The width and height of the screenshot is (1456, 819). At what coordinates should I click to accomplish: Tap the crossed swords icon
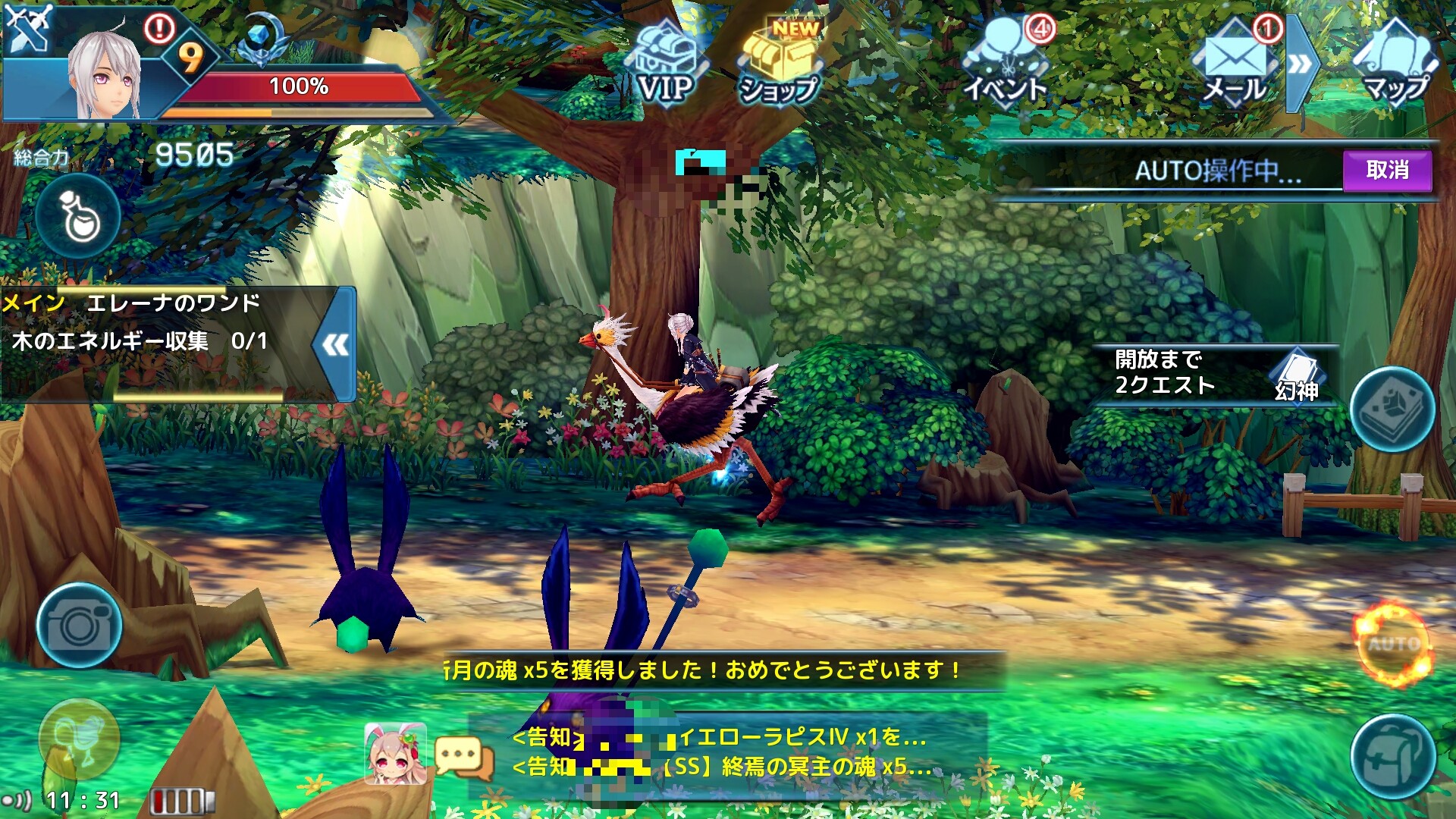27,27
